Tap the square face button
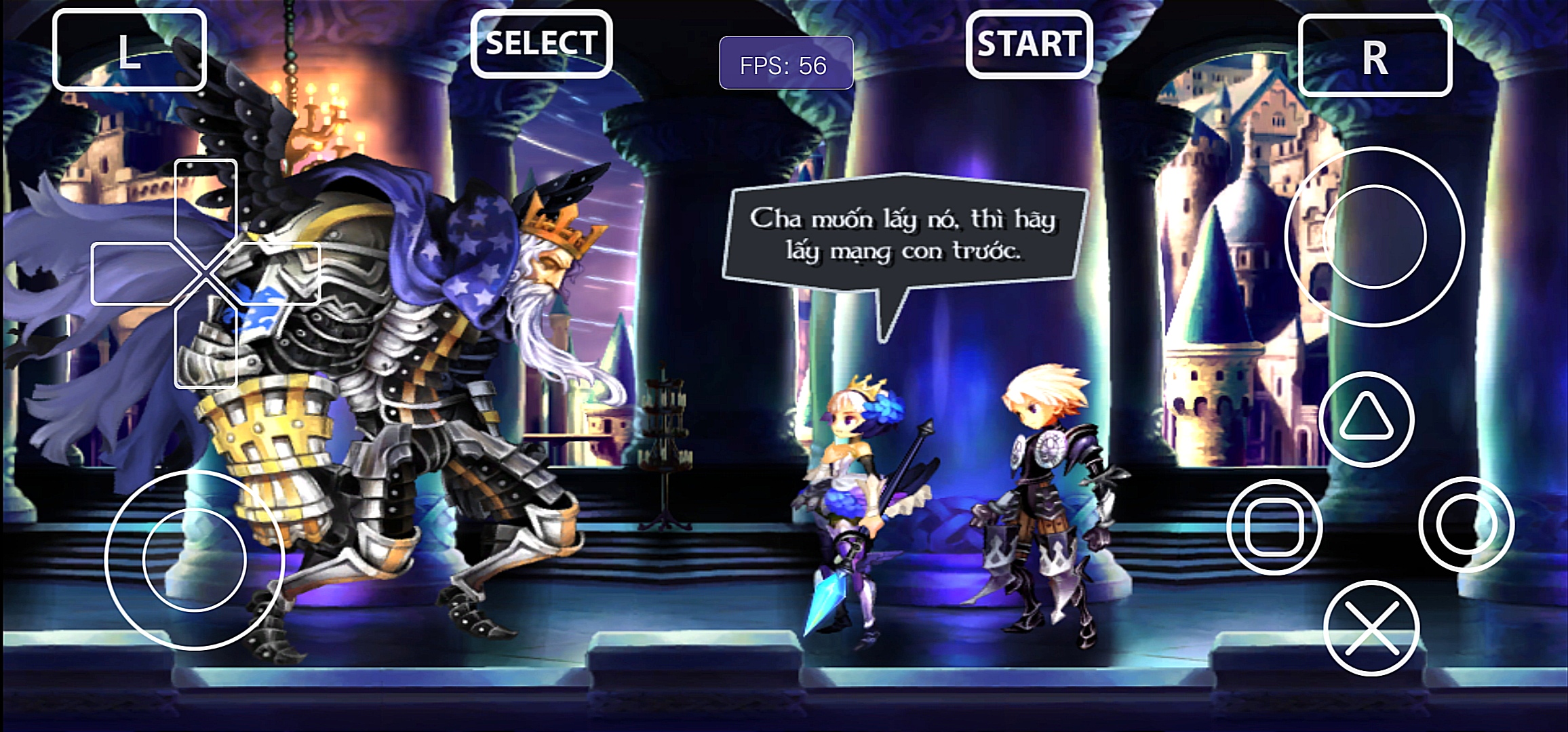This screenshot has width=1568, height=732. click(x=1274, y=527)
